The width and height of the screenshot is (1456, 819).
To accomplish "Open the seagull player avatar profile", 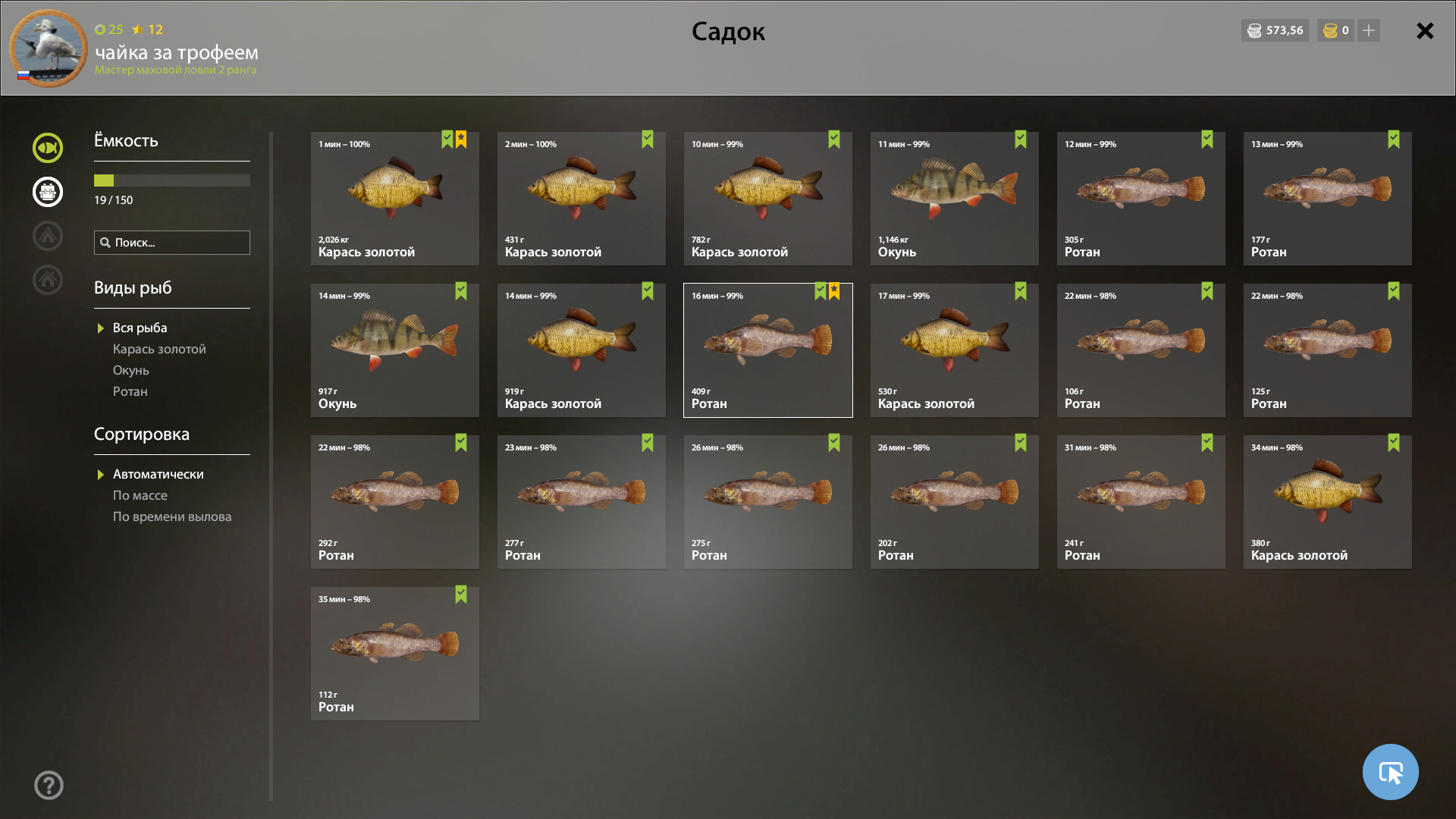I will [48, 48].
